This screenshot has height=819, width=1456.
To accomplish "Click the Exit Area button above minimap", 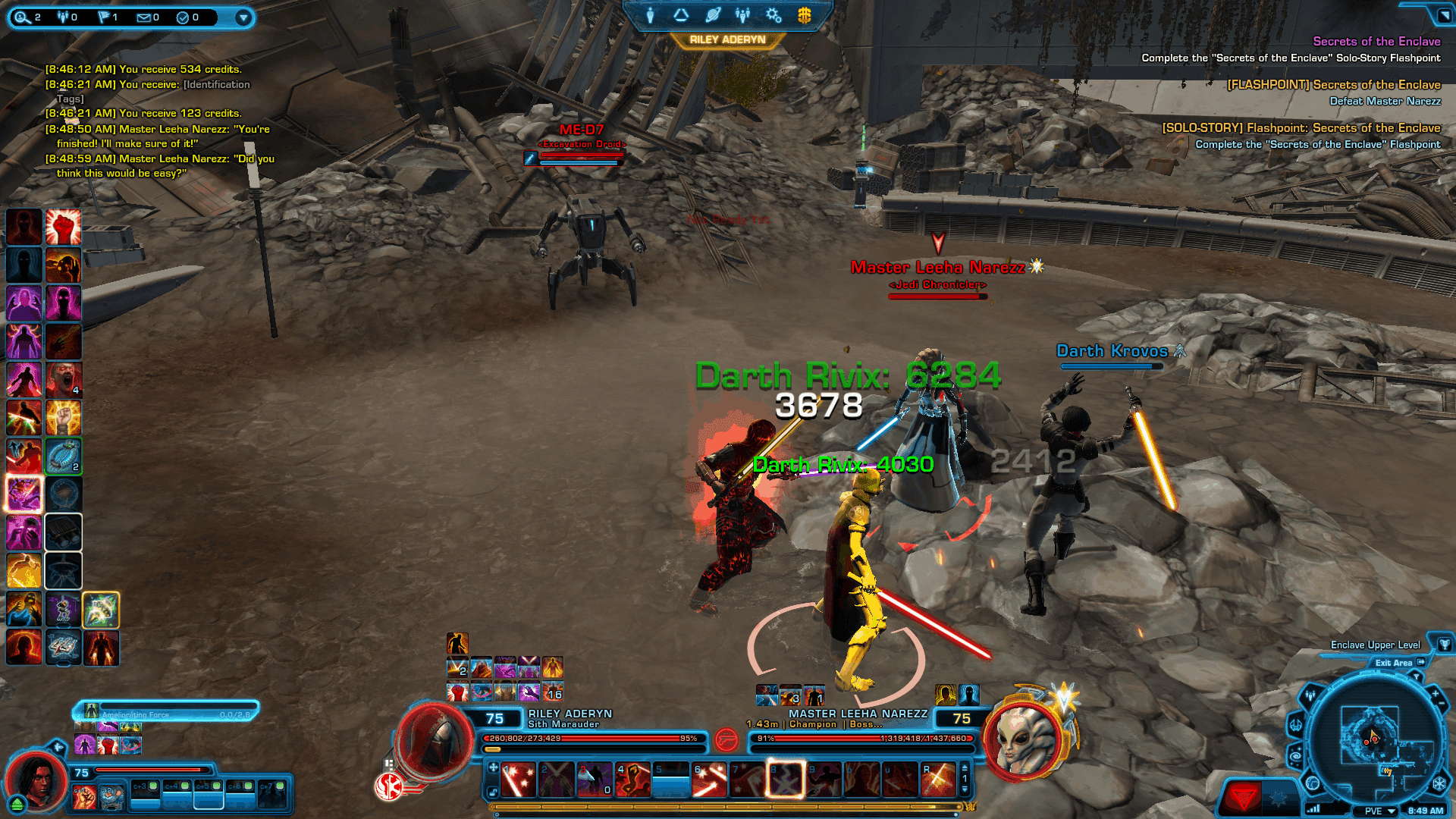I will pyautogui.click(x=1394, y=663).
